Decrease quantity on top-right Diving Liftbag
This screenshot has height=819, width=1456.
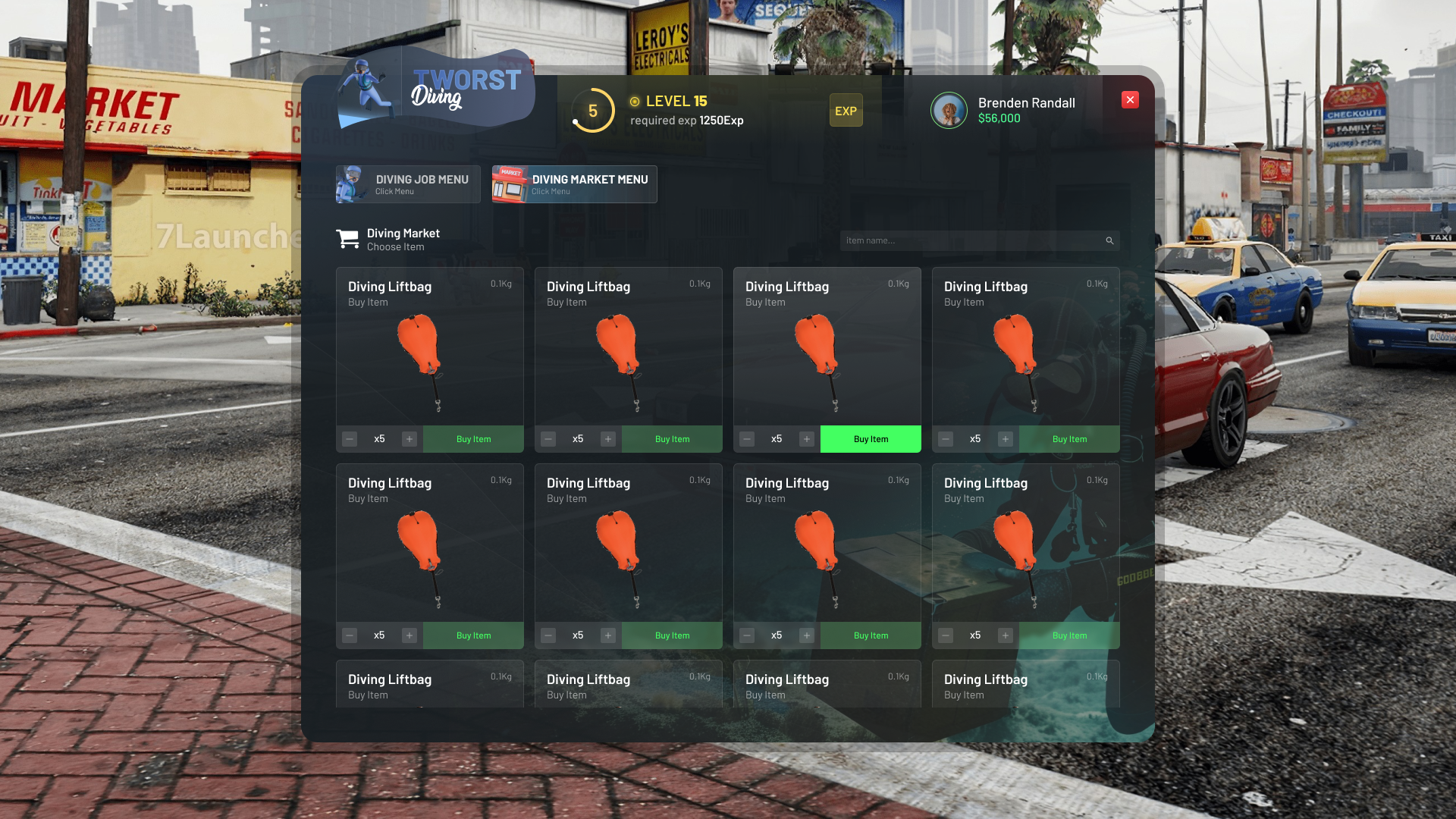946,438
